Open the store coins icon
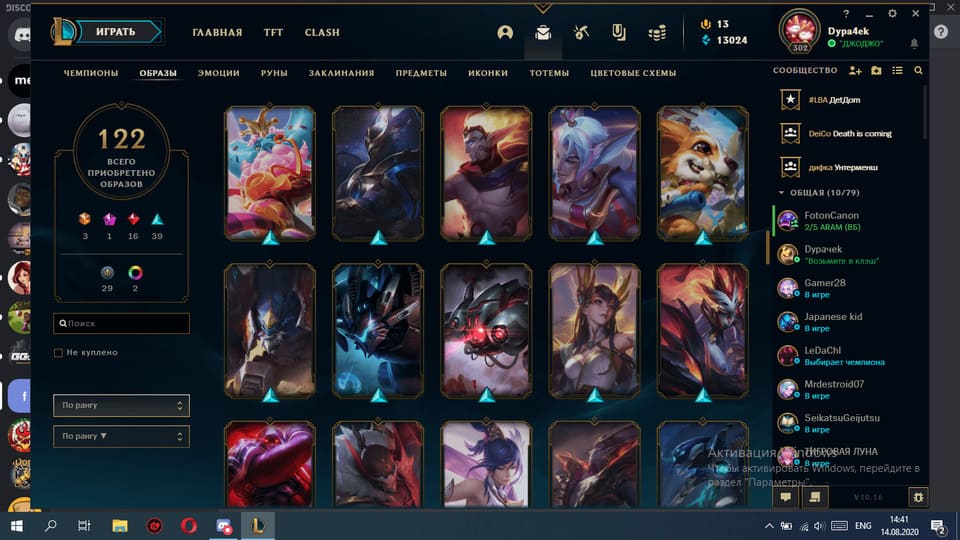960x540 pixels. point(656,32)
